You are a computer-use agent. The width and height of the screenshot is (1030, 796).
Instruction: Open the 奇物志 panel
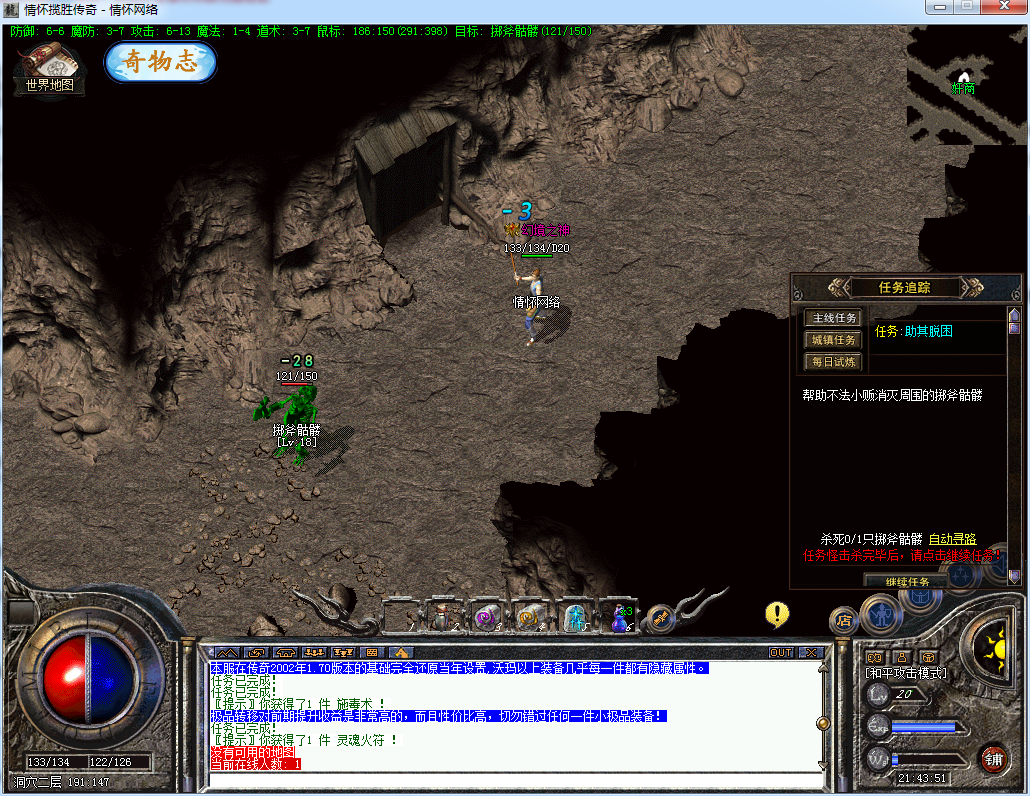click(160, 62)
